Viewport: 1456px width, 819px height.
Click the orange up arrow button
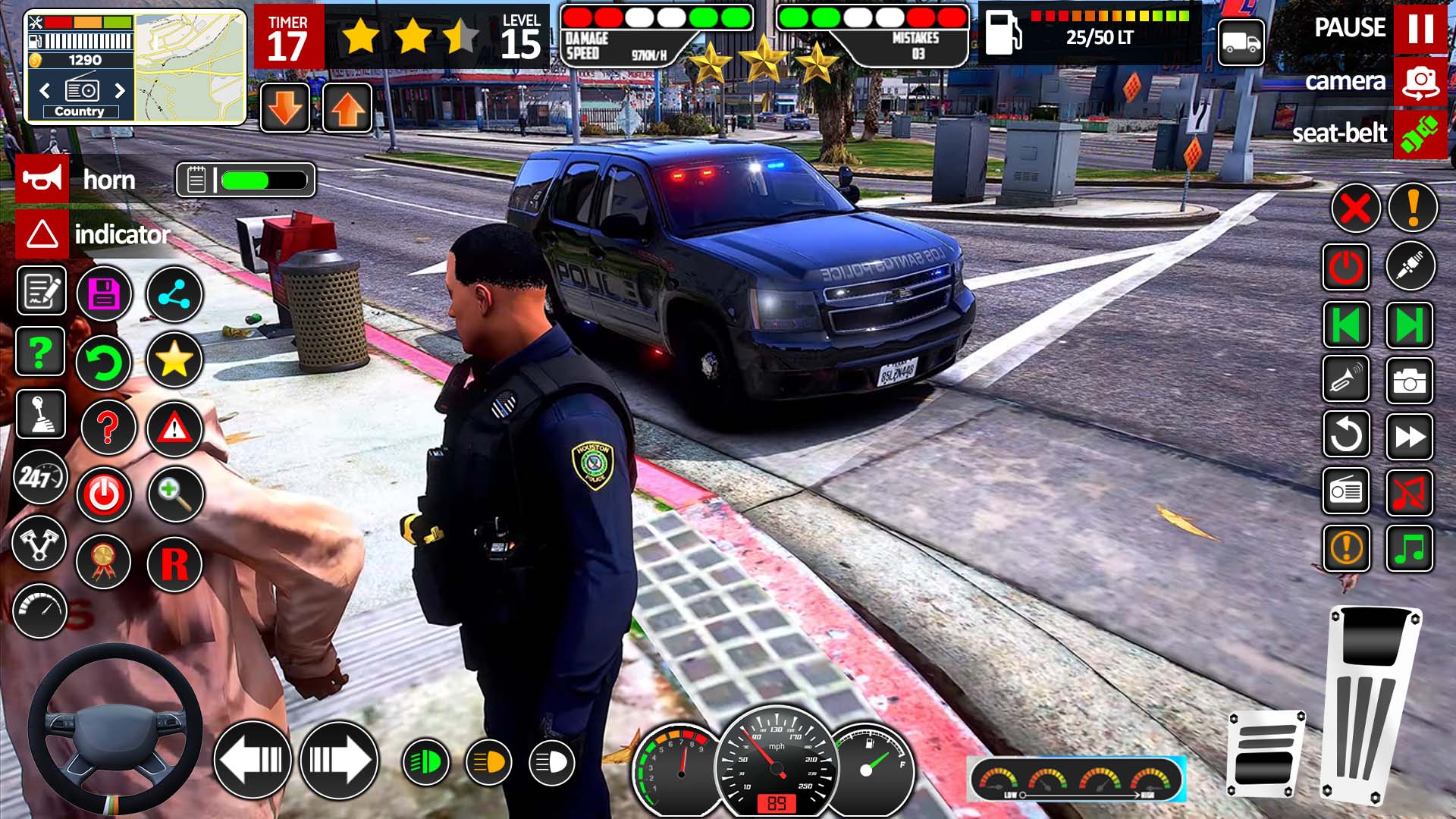pyautogui.click(x=347, y=108)
